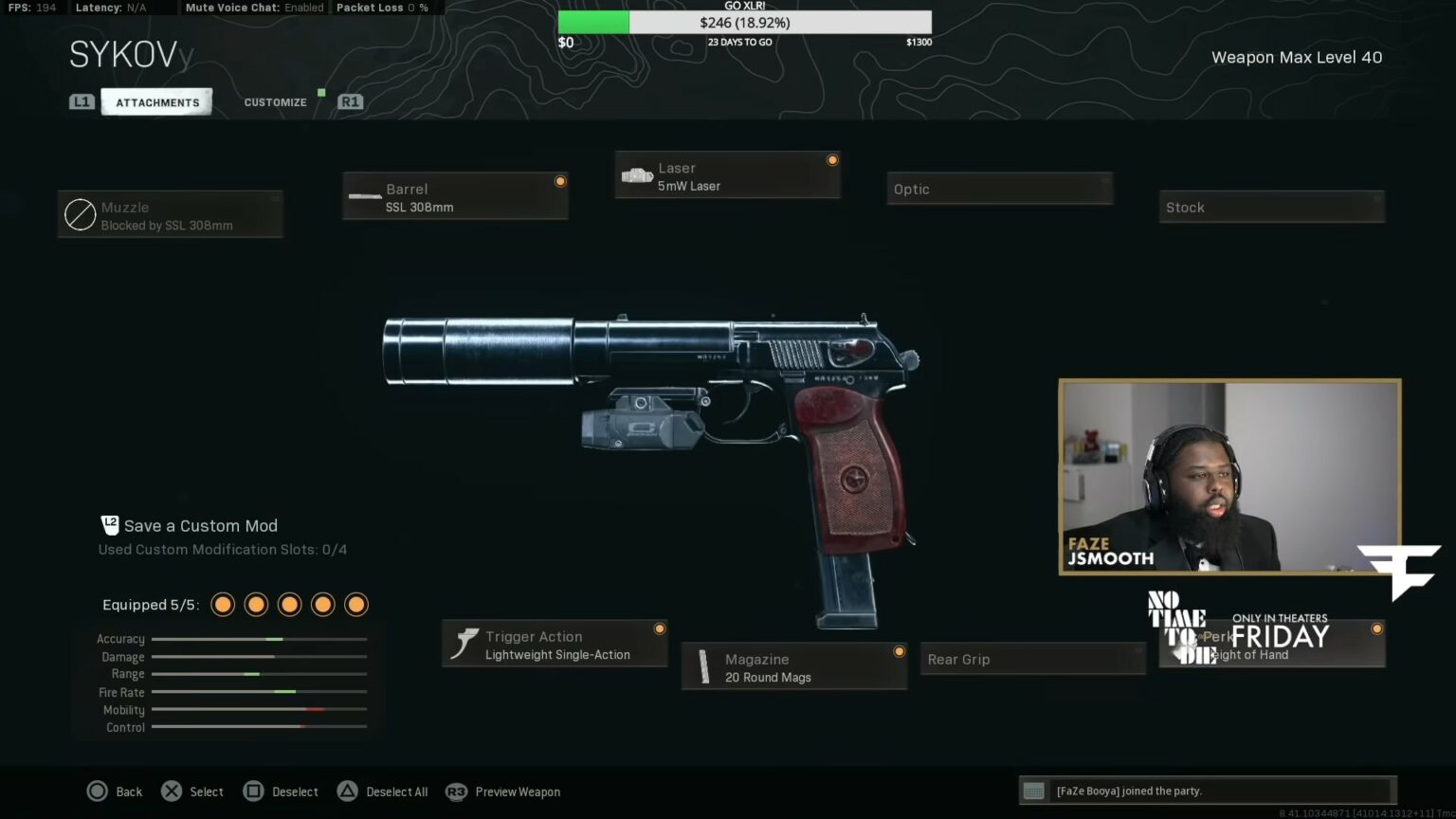Image resolution: width=1456 pixels, height=819 pixels.
Task: Click the Circle Back button icon
Action: (98, 791)
